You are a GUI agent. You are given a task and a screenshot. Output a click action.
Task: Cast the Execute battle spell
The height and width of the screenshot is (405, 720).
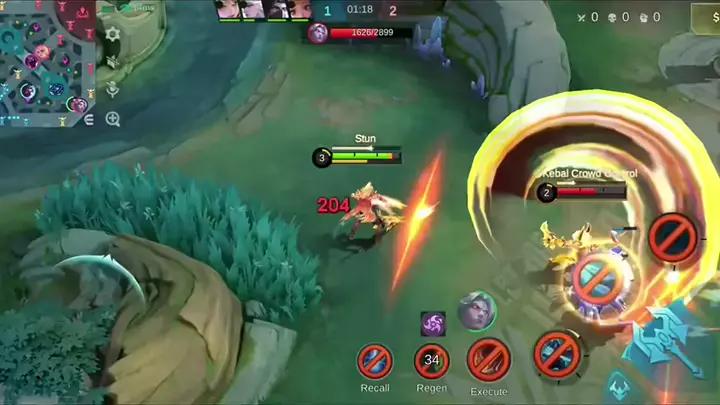489,360
